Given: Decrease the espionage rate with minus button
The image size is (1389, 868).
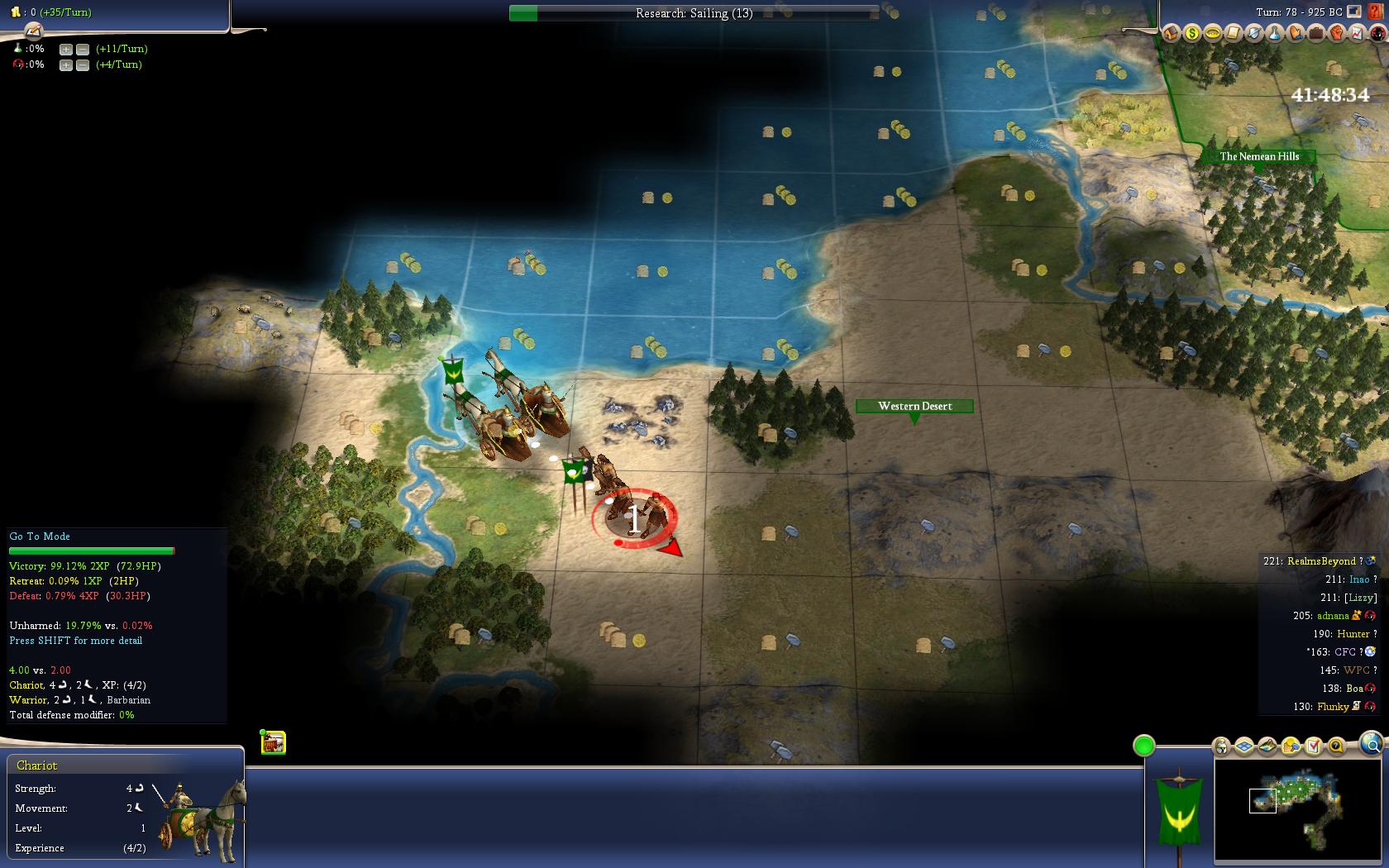Looking at the screenshot, I should tap(83, 64).
